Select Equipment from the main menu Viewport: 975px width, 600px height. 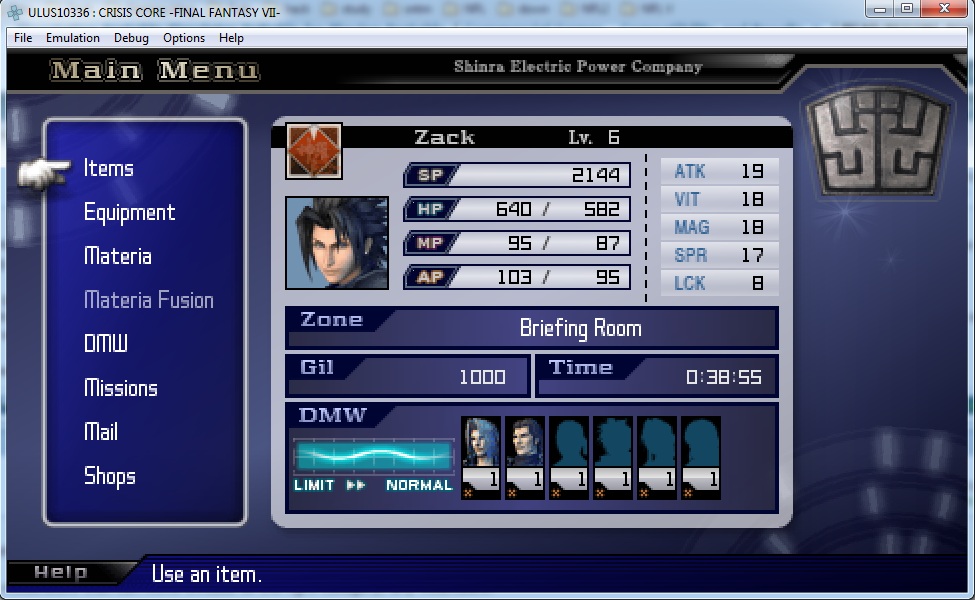click(x=129, y=212)
